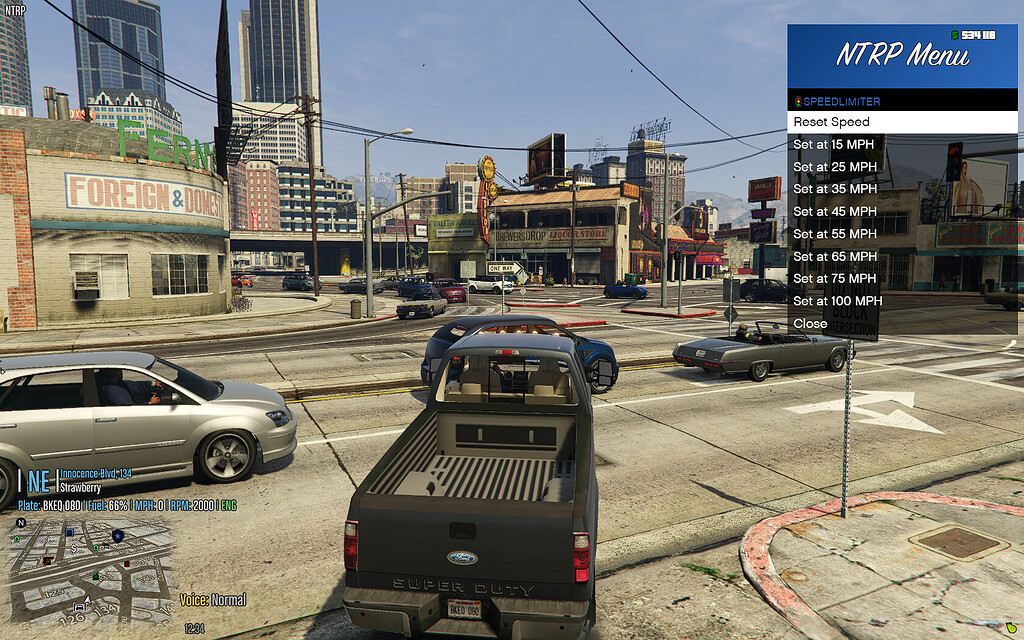Pick Set at 35 MPH limit
This screenshot has height=640, width=1024.
click(835, 189)
